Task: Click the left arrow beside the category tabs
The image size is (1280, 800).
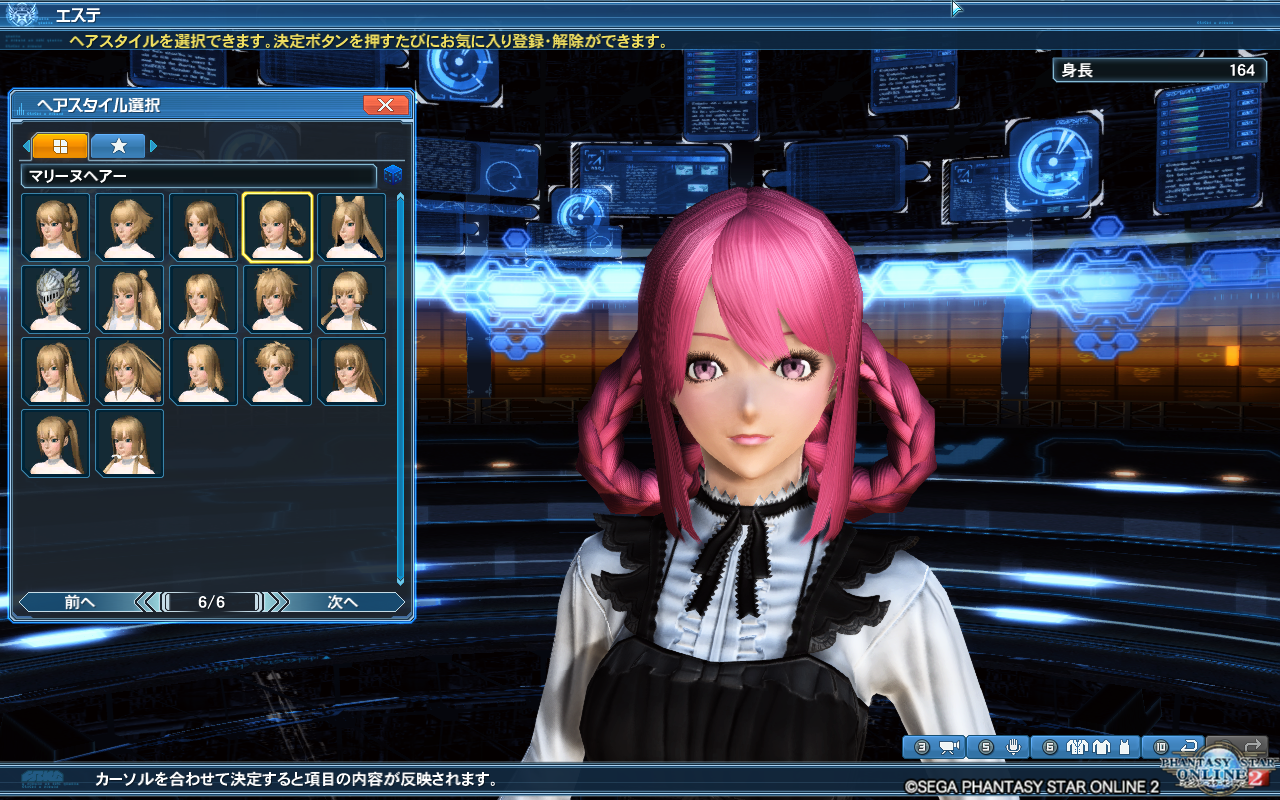Action: (27, 146)
